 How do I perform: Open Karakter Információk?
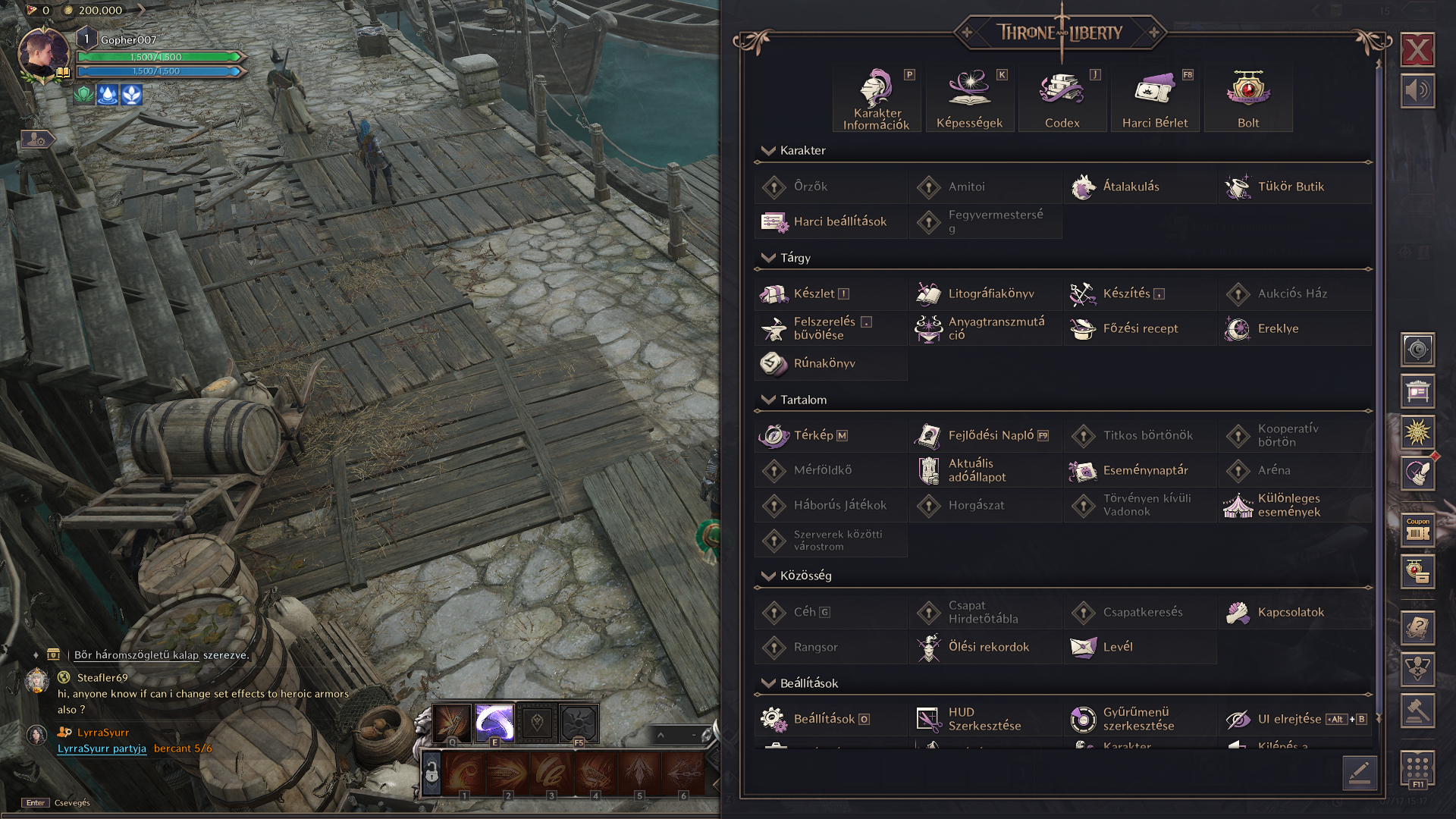point(877,99)
